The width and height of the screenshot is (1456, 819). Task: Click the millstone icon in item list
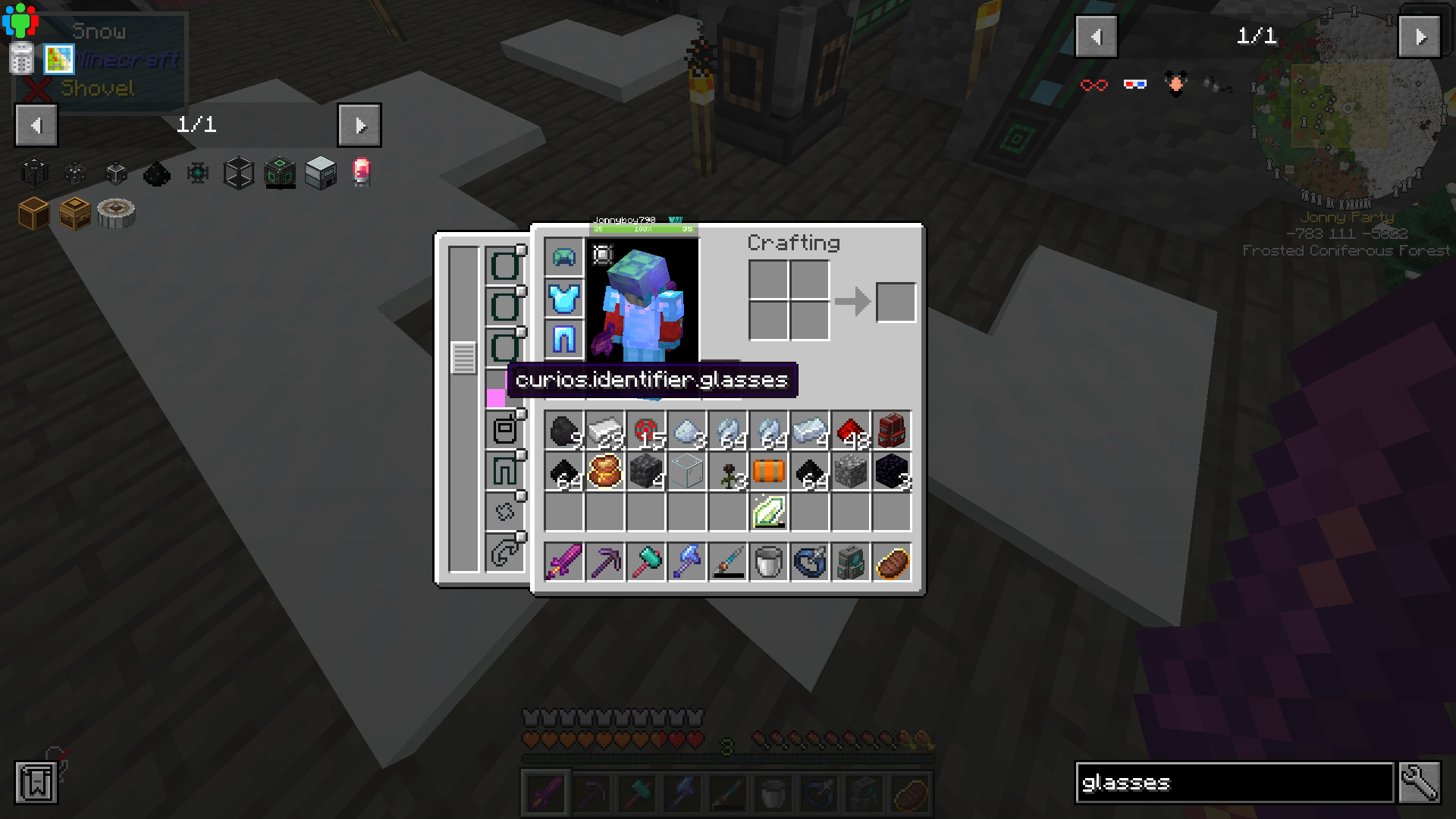(118, 213)
